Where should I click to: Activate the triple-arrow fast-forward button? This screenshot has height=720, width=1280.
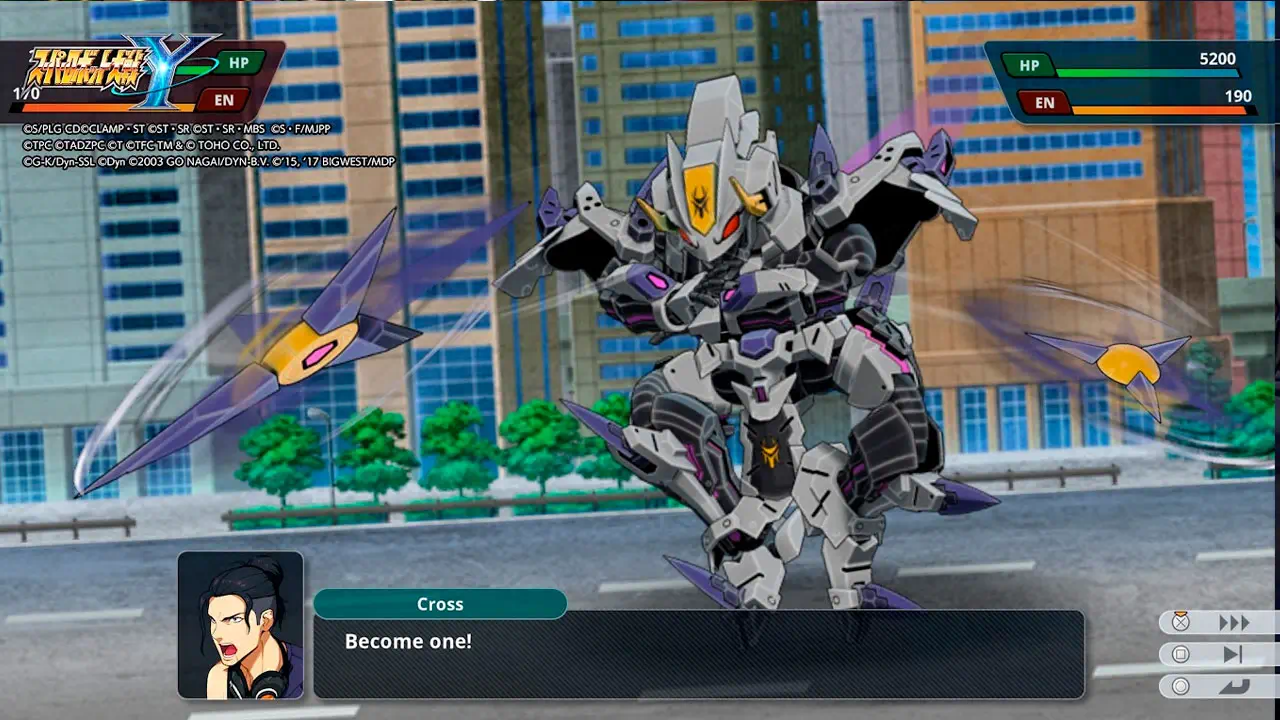point(1232,623)
